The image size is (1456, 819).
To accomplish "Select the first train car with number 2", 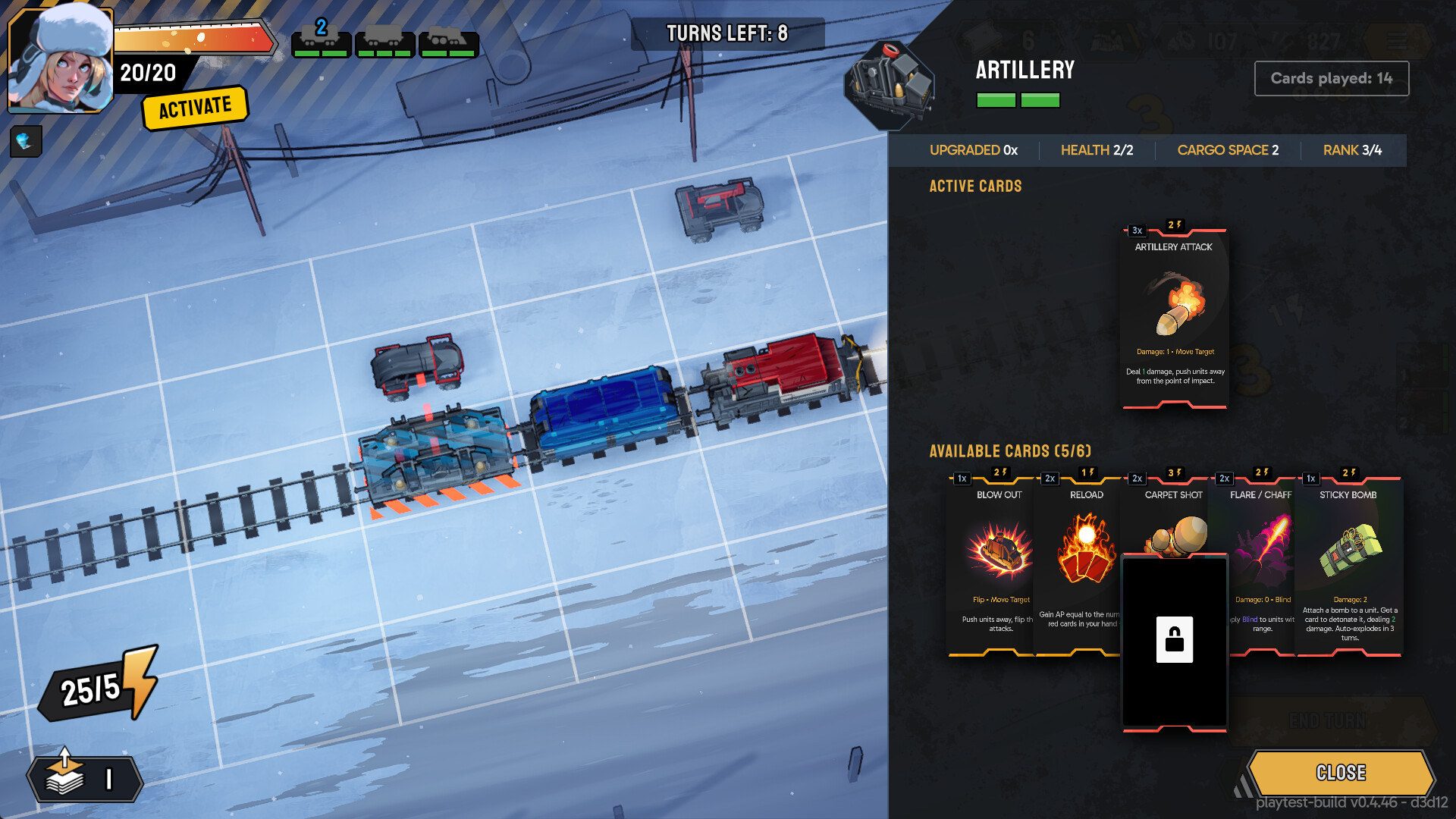I will click(321, 42).
